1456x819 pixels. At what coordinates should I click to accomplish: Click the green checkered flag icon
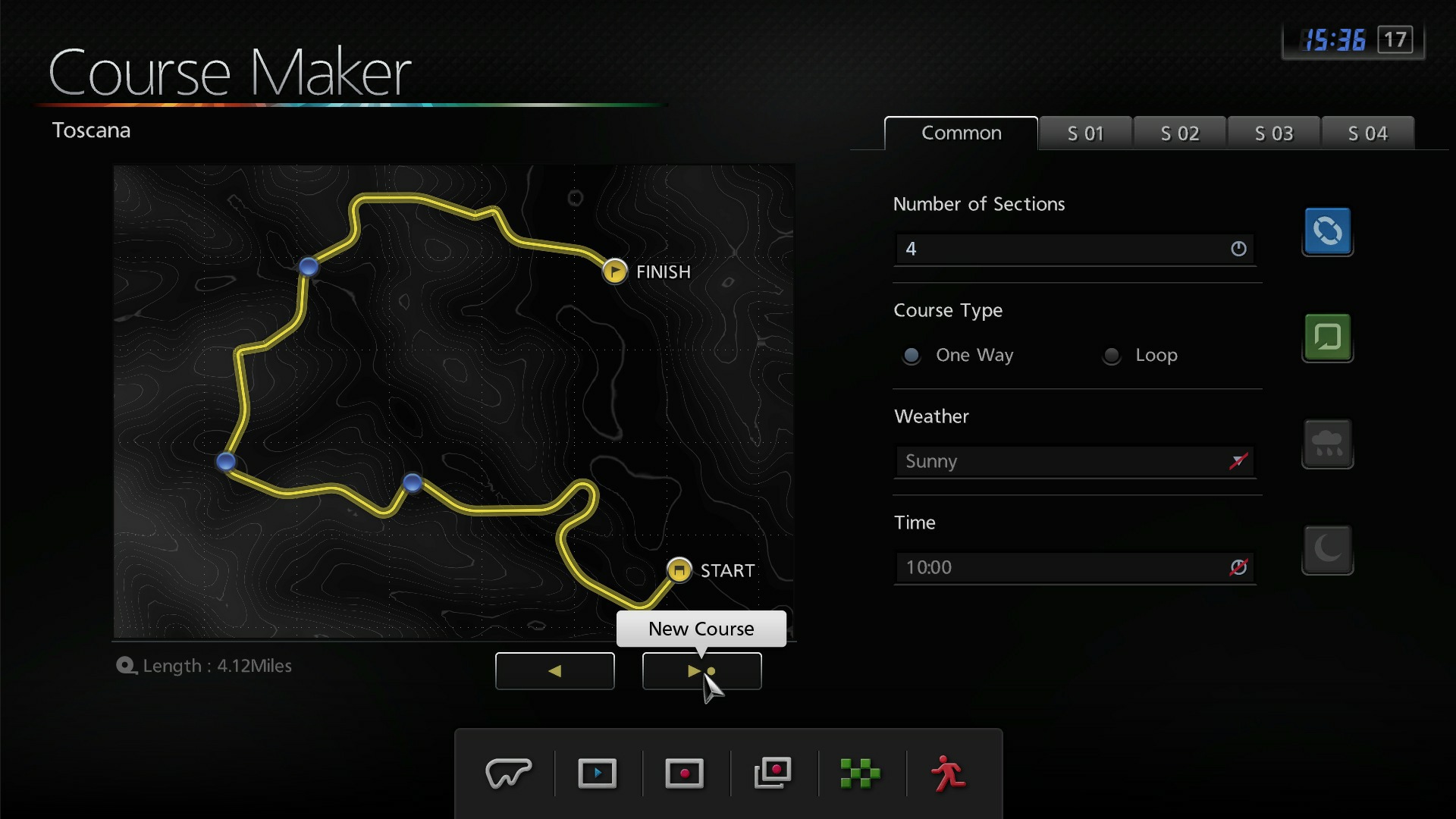860,773
